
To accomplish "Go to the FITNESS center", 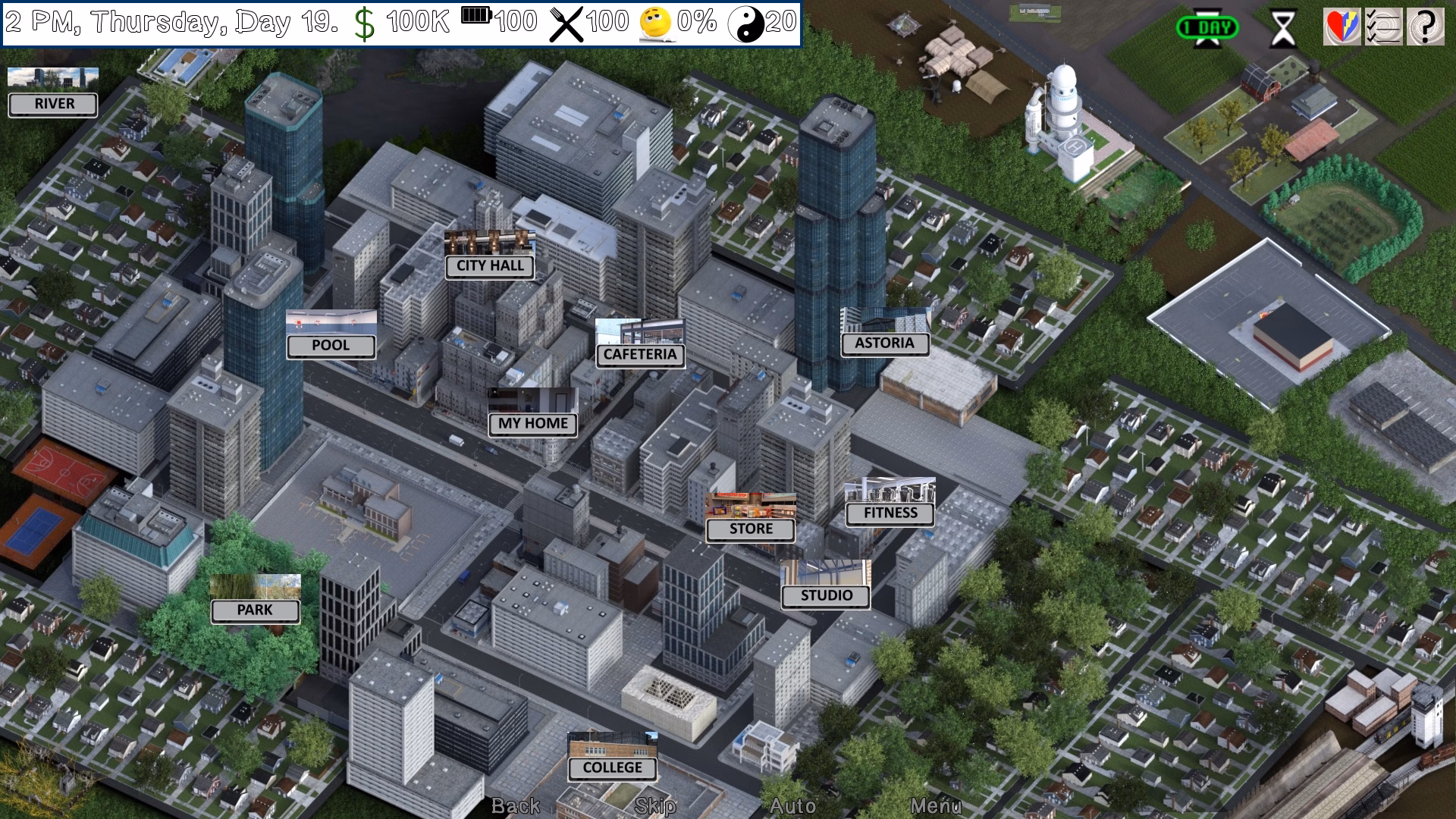I will pyautogui.click(x=890, y=513).
